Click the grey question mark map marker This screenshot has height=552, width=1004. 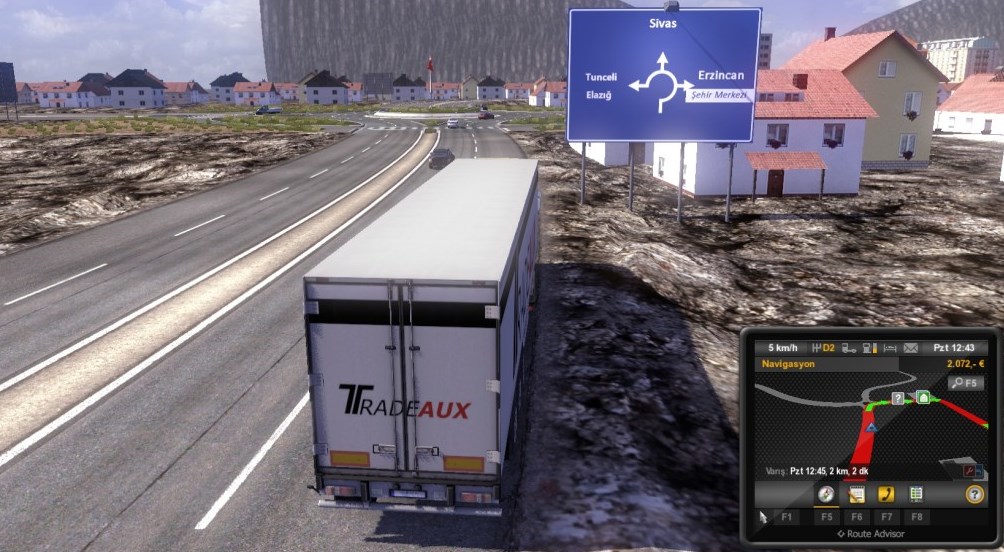[x=898, y=398]
